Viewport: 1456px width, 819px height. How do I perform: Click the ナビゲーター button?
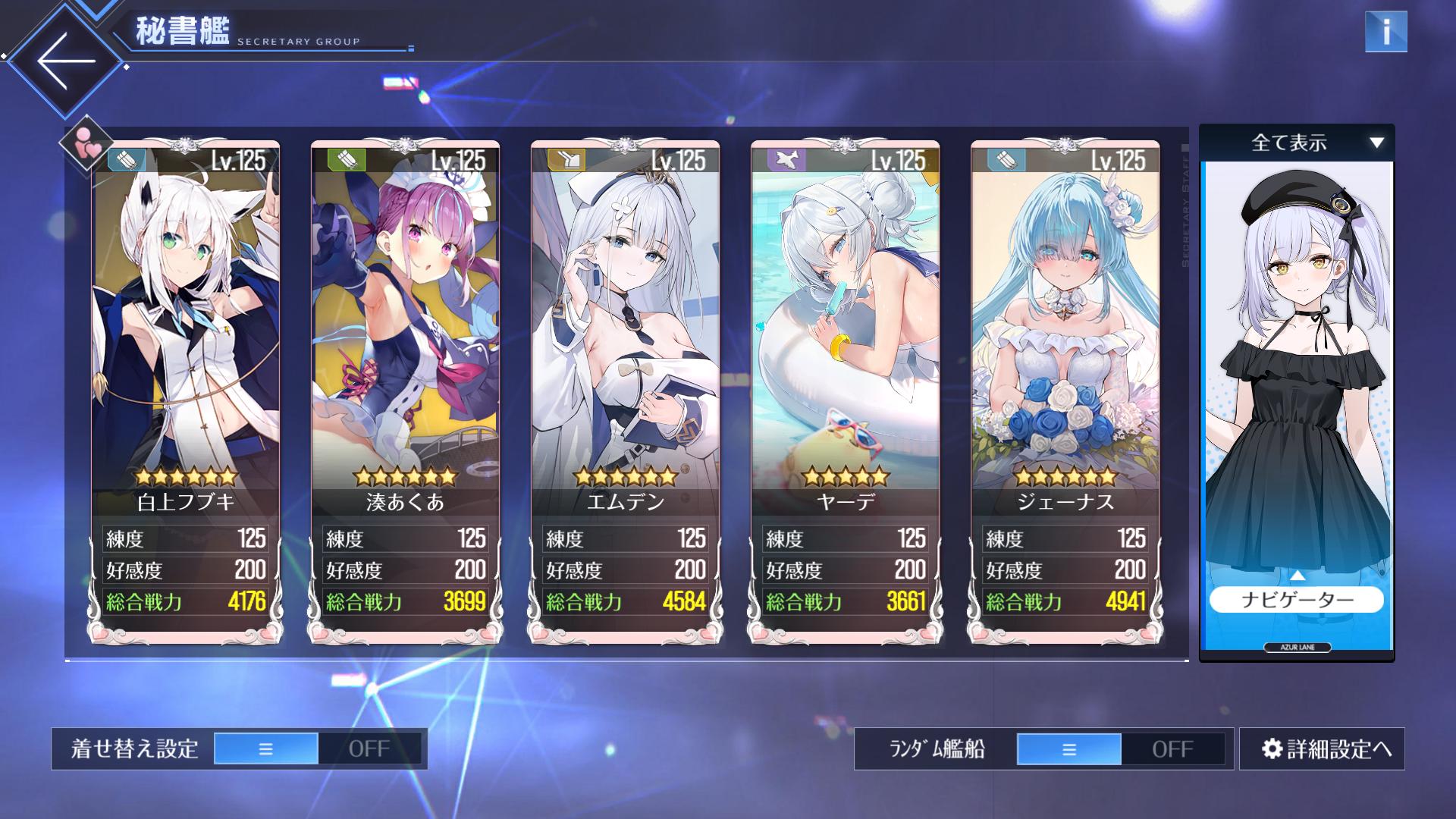tap(1297, 600)
